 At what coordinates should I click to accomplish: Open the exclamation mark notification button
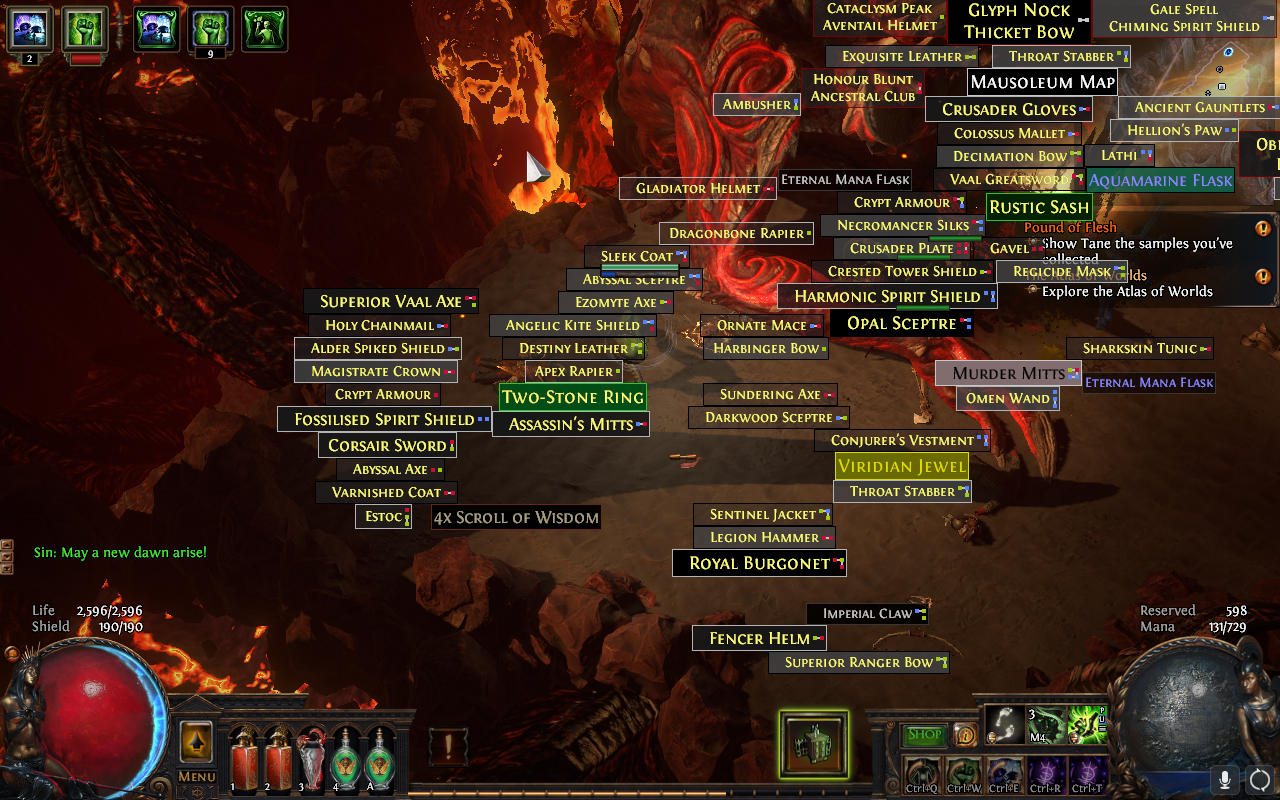(x=448, y=746)
